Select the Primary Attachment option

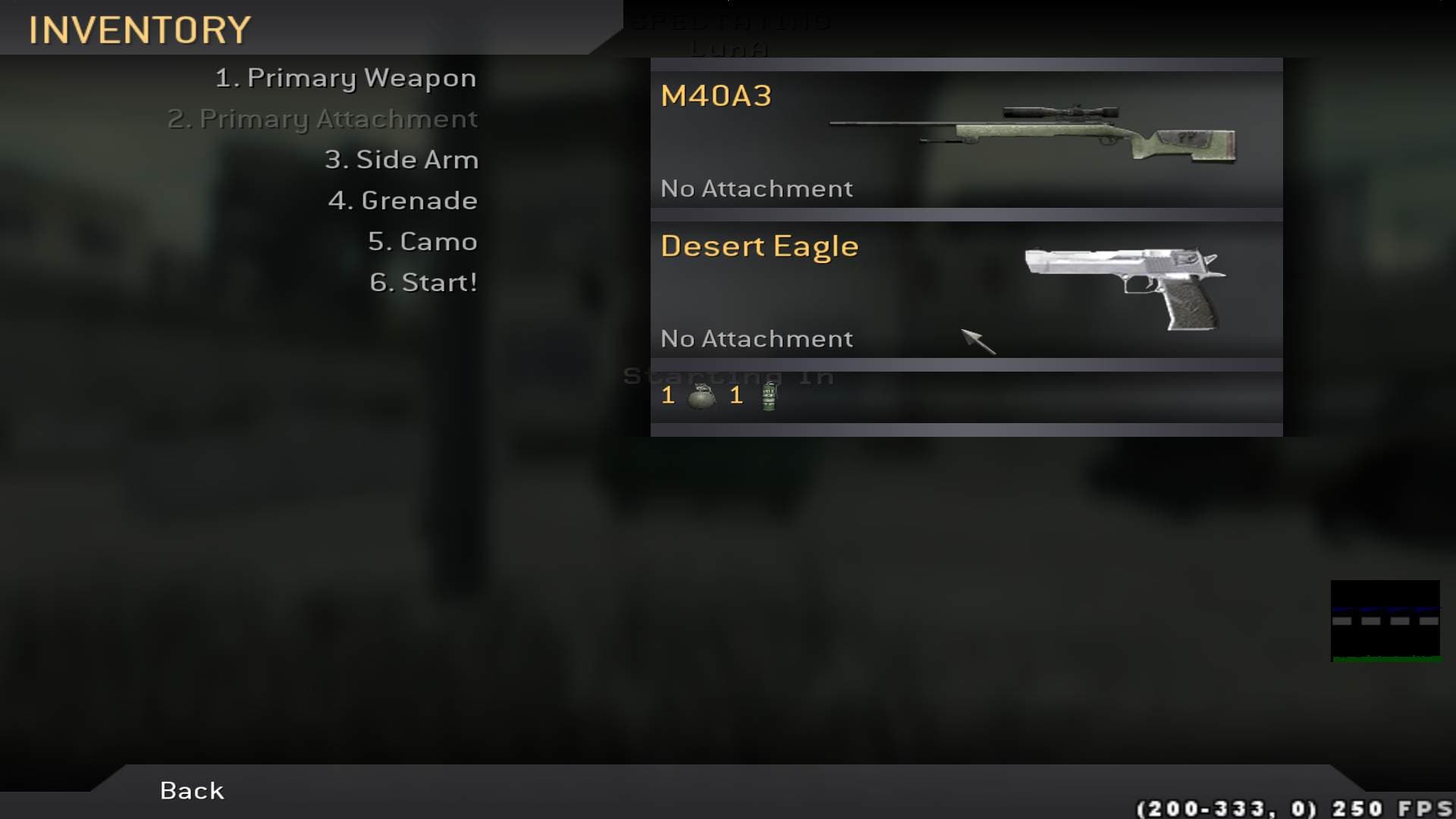click(323, 119)
